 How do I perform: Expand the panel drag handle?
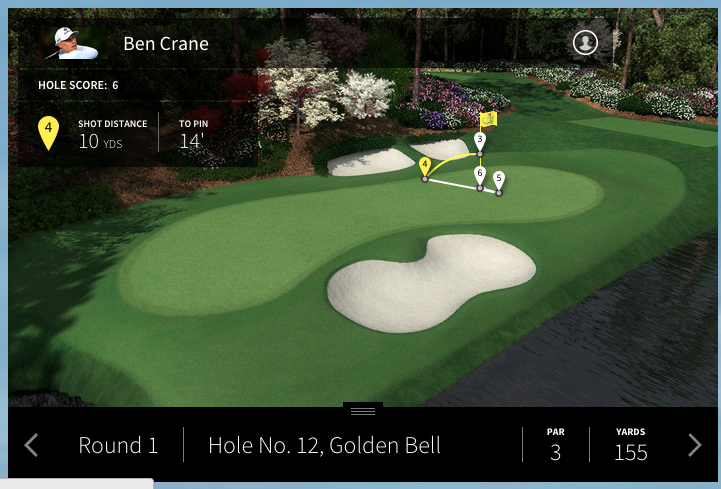point(362,411)
